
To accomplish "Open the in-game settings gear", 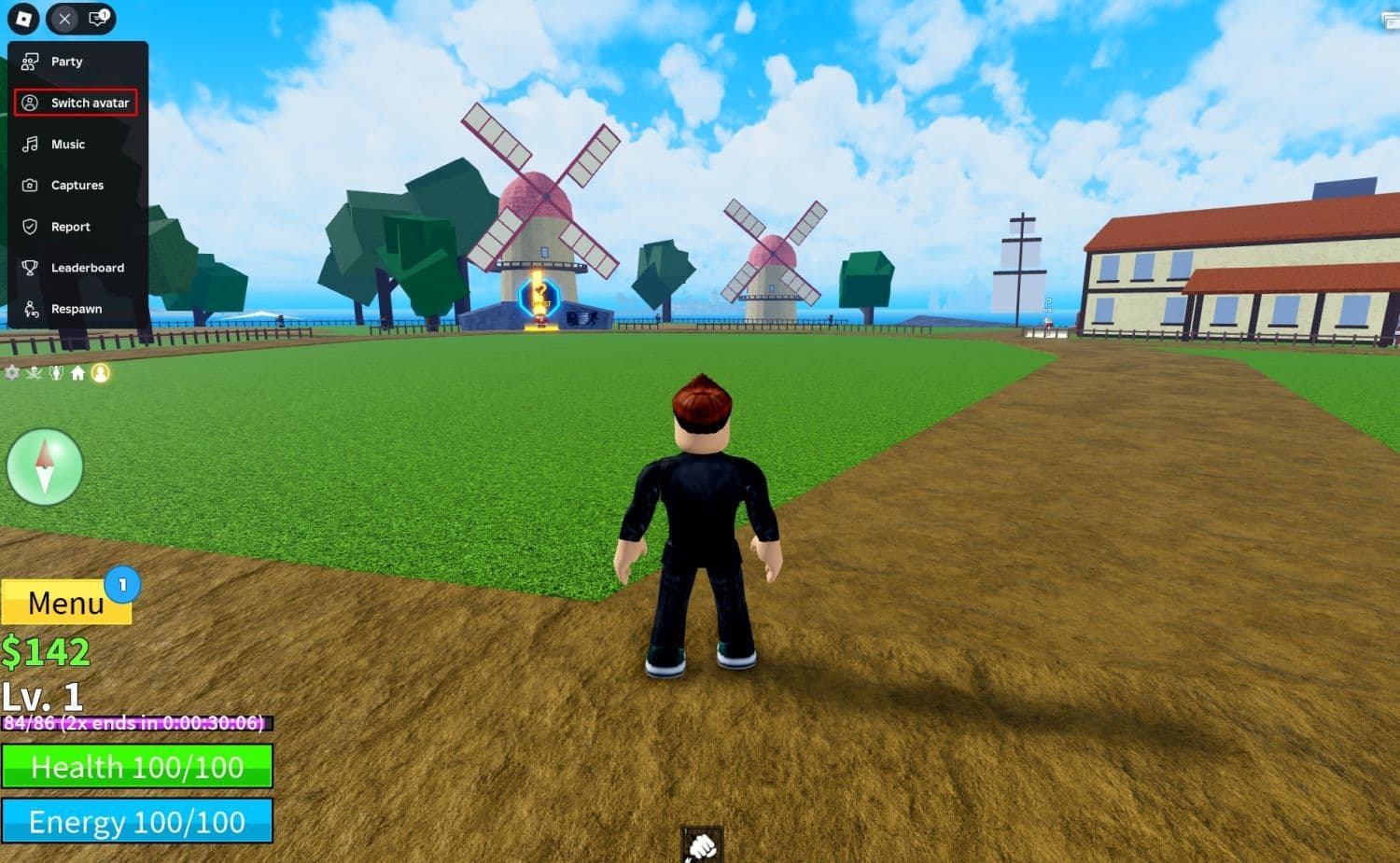I will [x=11, y=372].
